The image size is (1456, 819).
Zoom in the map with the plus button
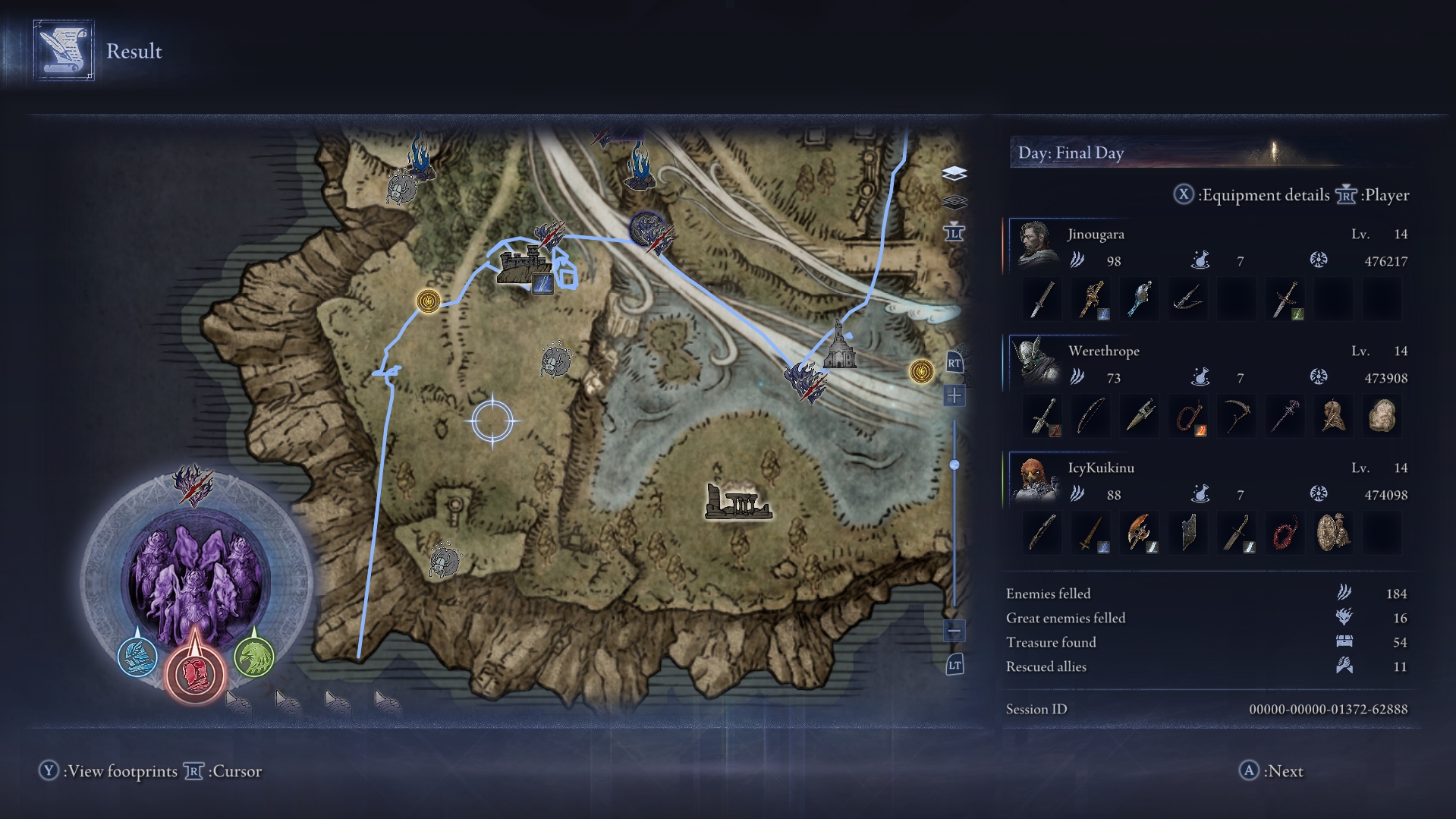(x=954, y=395)
